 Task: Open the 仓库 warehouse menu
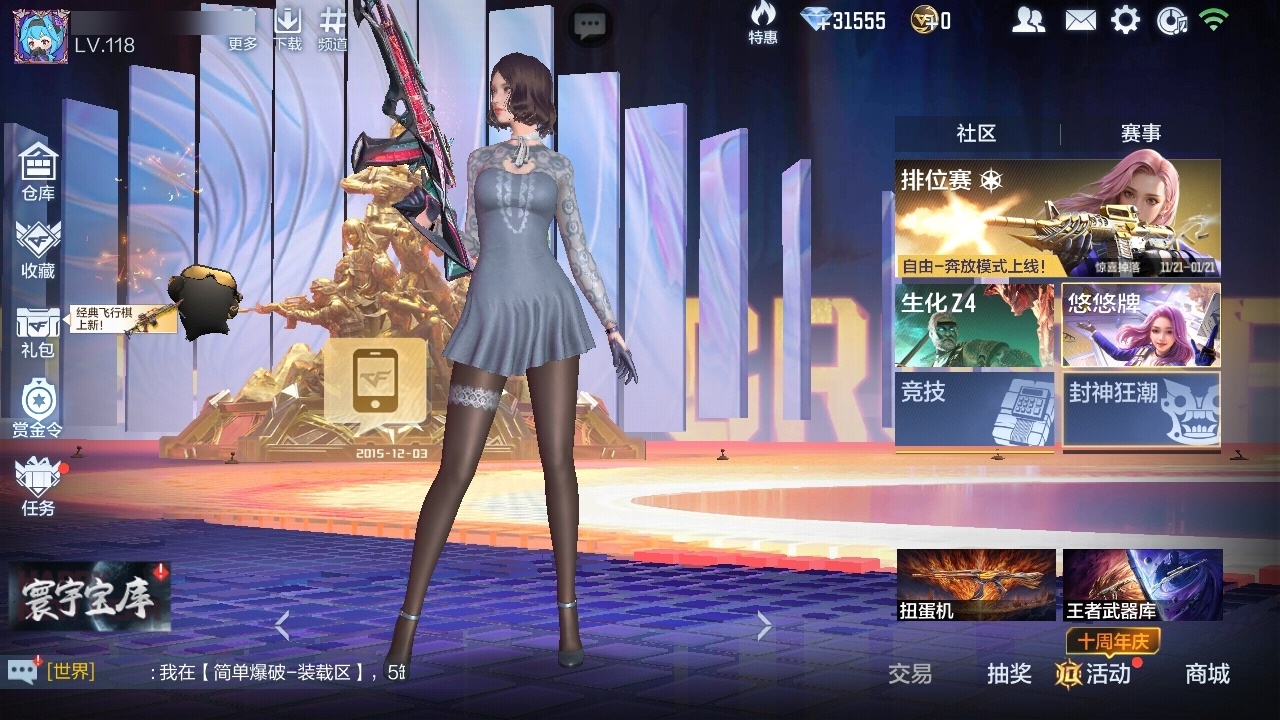point(38,170)
